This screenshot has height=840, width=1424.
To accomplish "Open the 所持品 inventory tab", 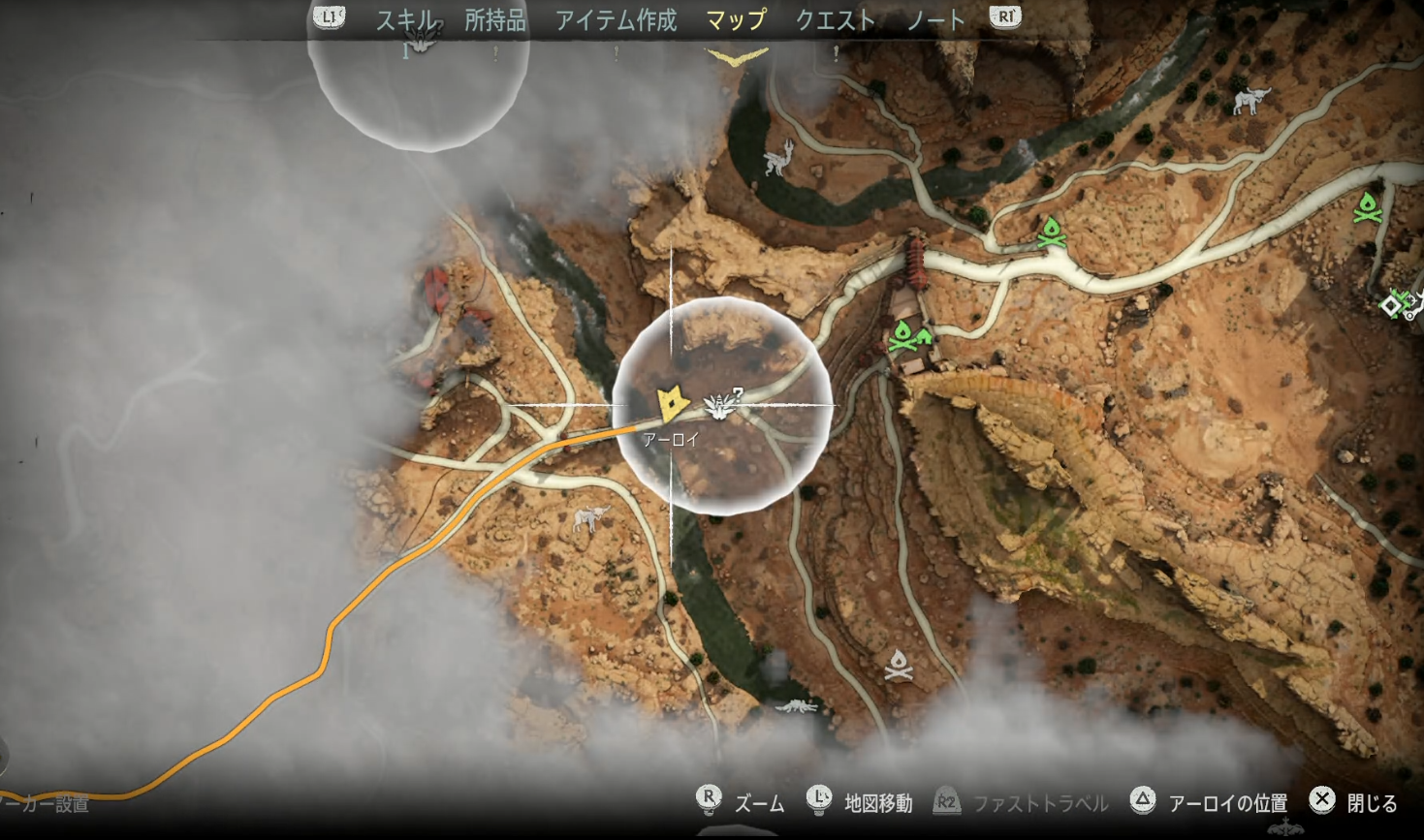I will [494, 20].
